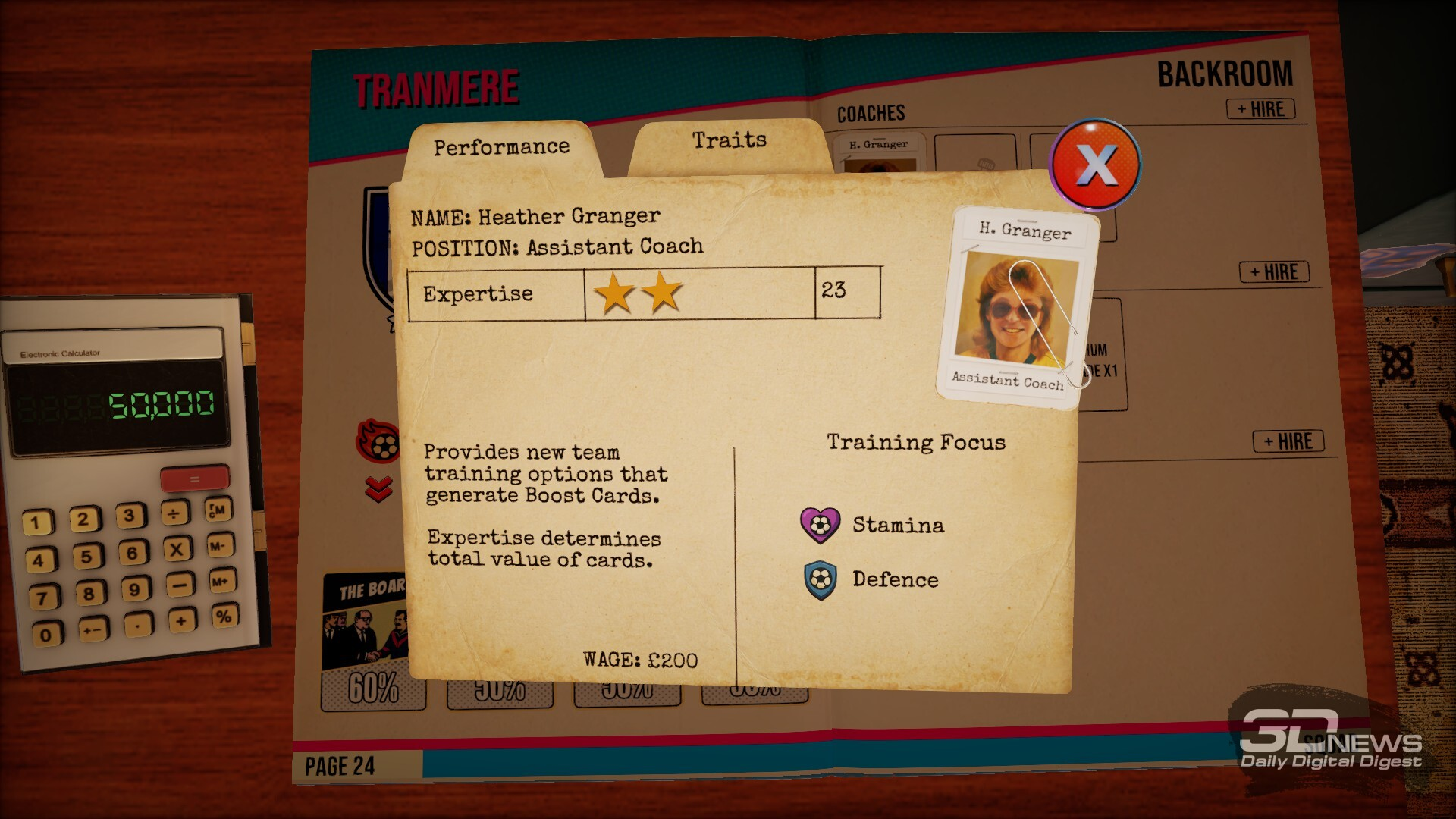The height and width of the screenshot is (819, 1456).
Task: Open the Performance tab
Action: (x=501, y=147)
